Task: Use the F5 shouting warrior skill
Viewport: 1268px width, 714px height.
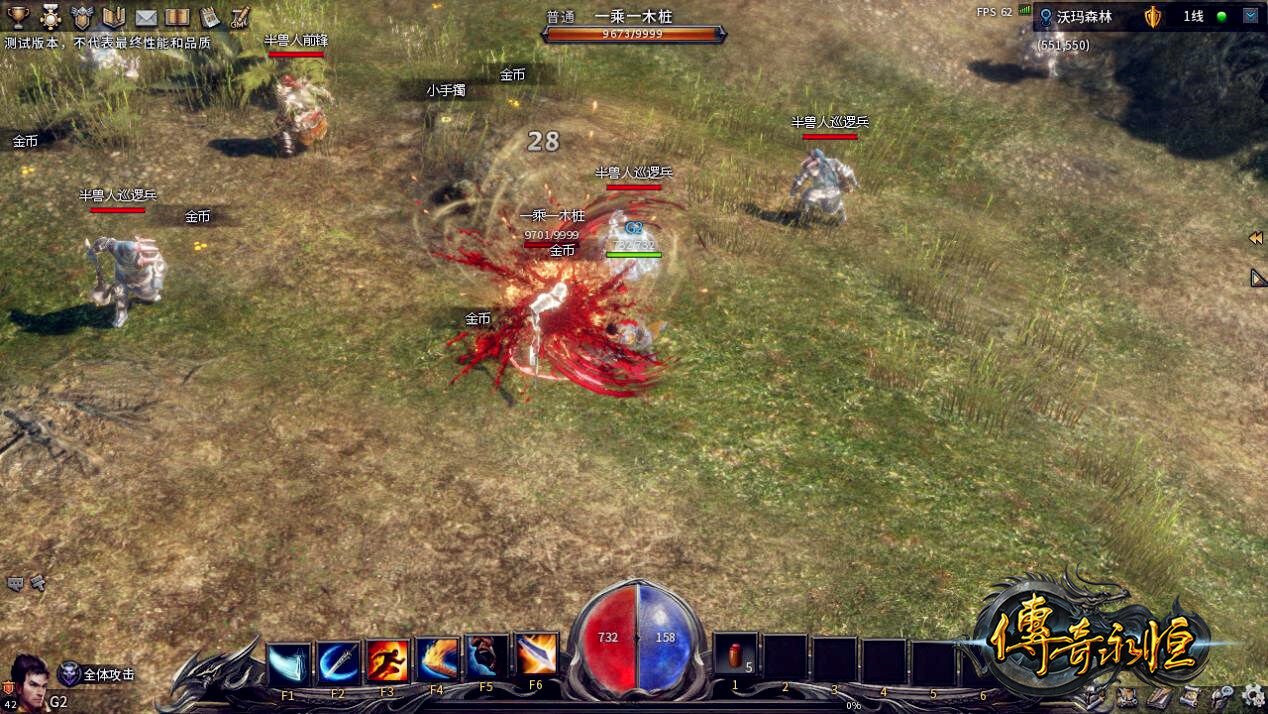Action: (x=487, y=658)
